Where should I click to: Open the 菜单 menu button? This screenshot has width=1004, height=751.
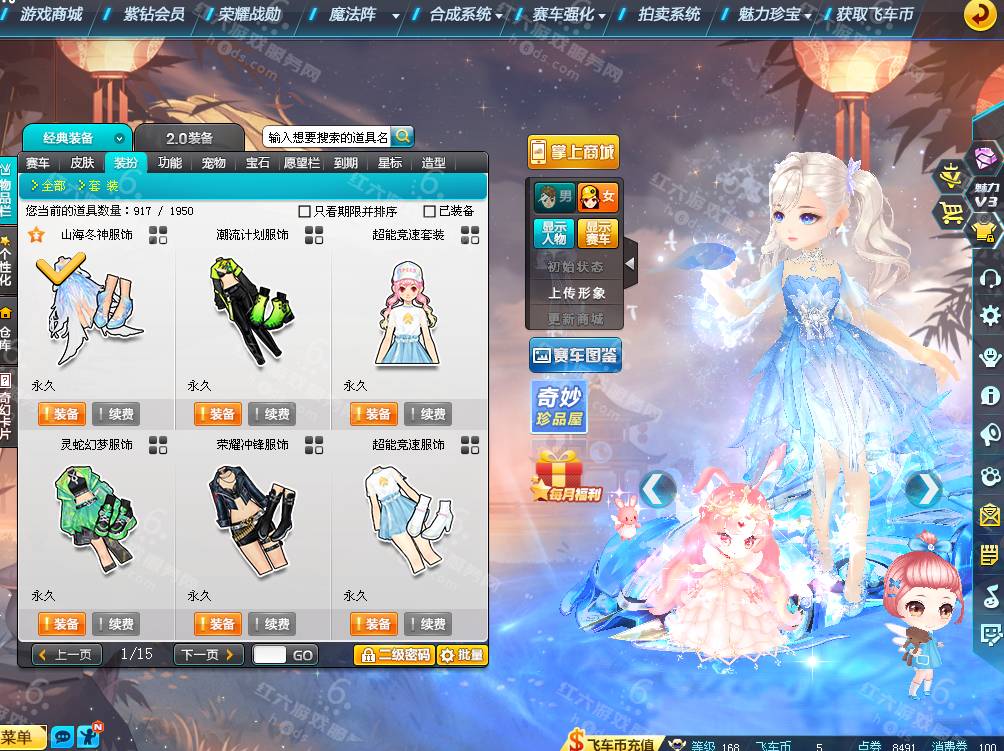23,737
